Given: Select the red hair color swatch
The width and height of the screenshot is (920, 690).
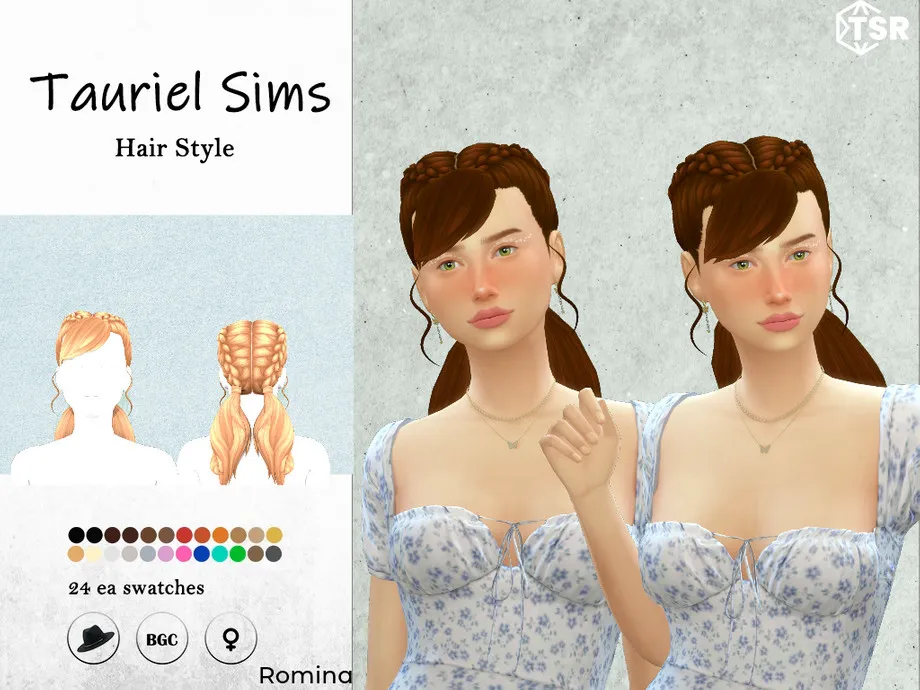Looking at the screenshot, I should point(184,535).
